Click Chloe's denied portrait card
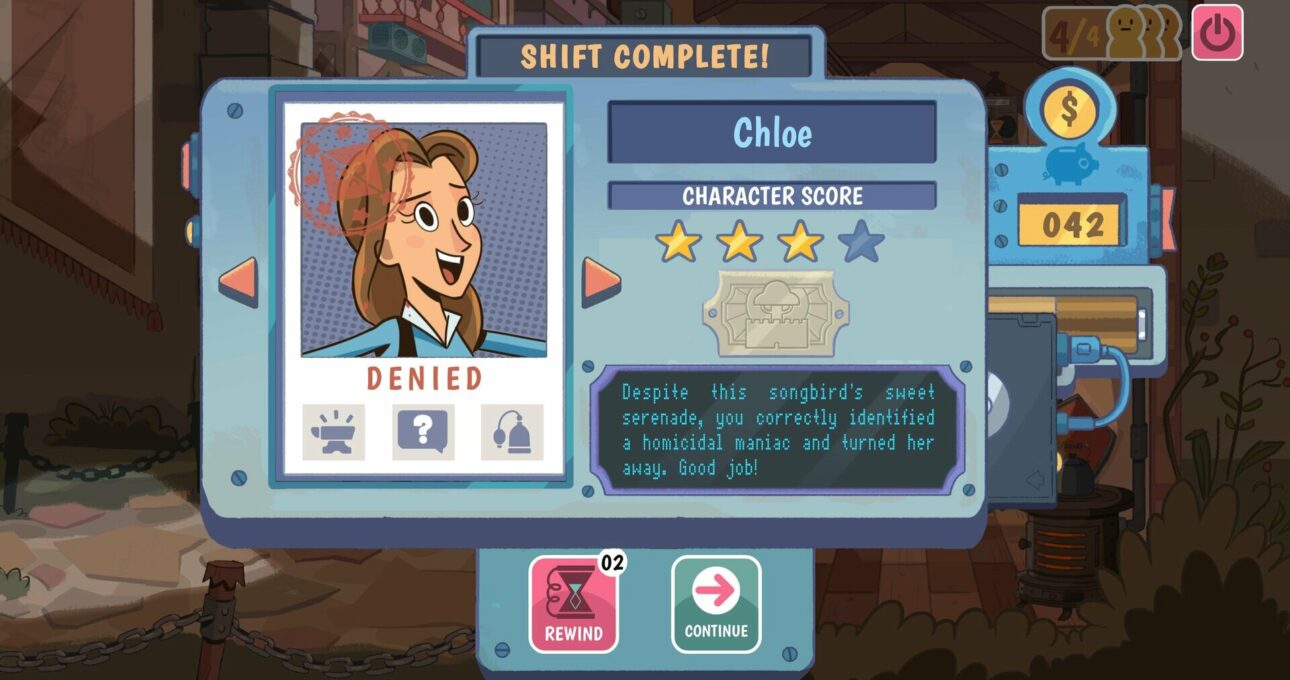Viewport: 1290px width, 680px height. 424,240
